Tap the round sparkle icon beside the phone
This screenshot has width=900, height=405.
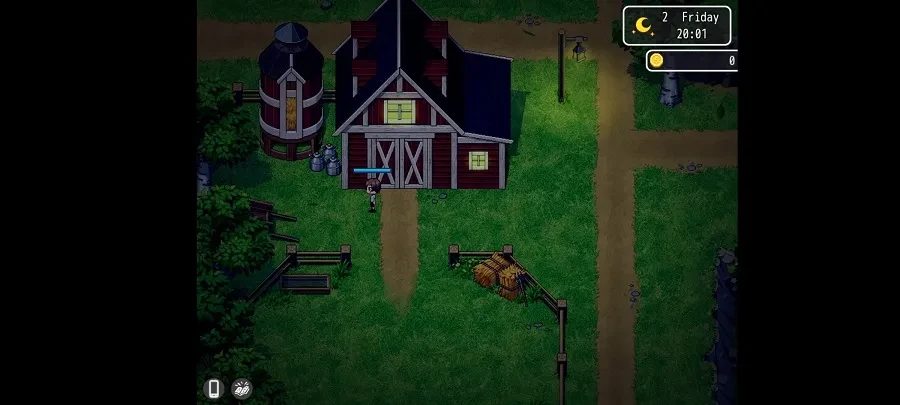tap(241, 388)
